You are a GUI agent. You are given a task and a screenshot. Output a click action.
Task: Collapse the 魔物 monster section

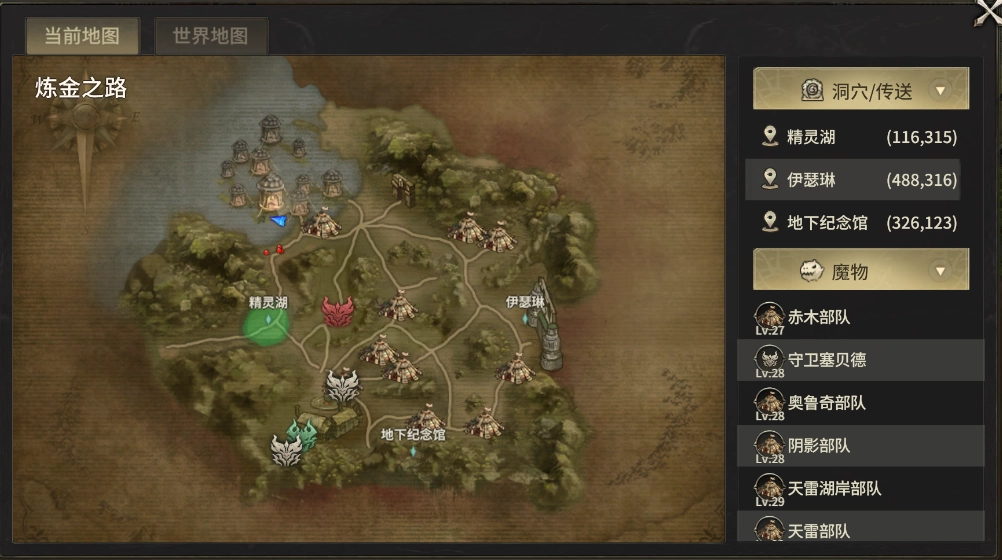939,270
